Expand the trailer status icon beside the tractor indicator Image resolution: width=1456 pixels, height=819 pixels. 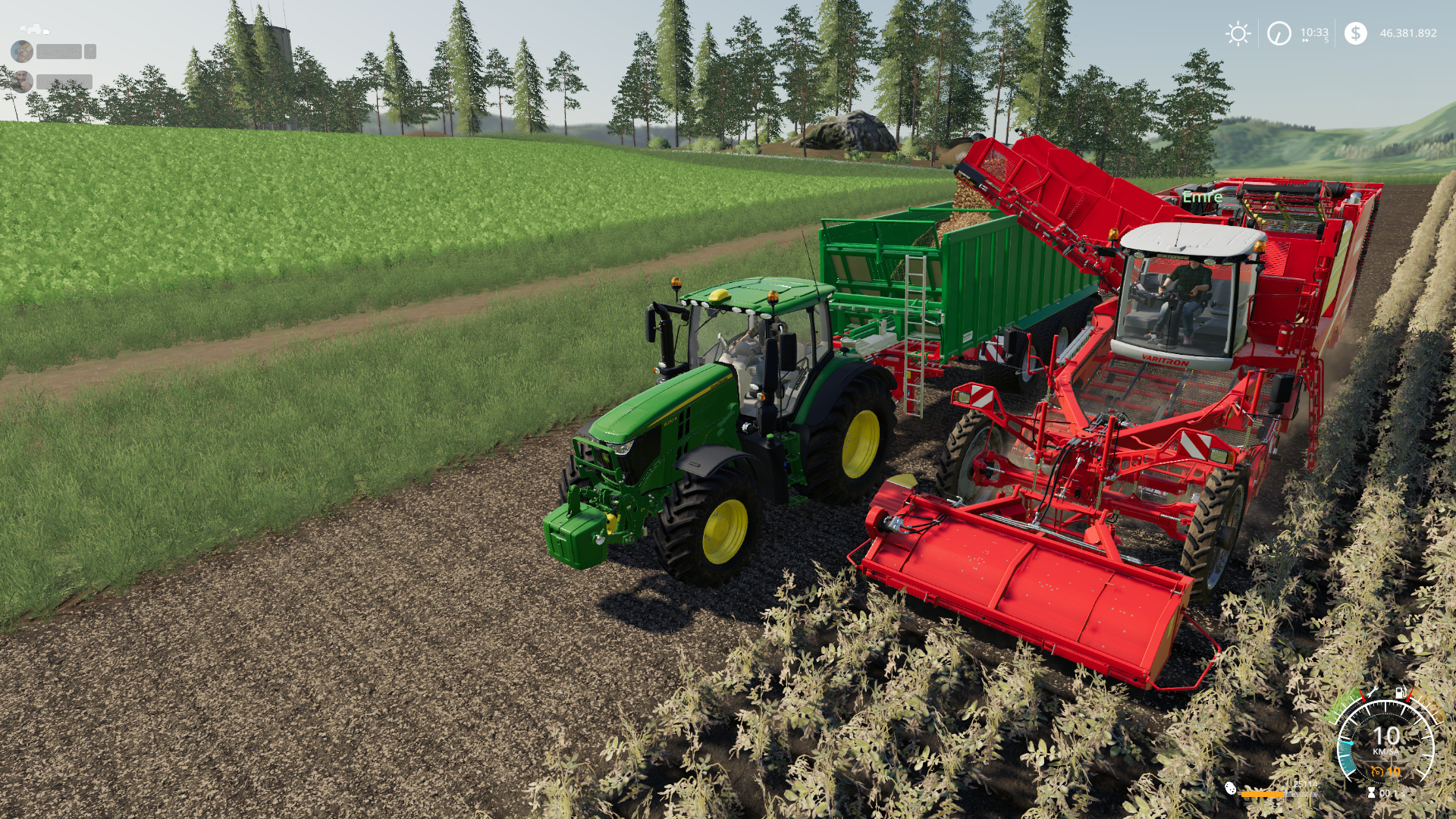coord(46,32)
